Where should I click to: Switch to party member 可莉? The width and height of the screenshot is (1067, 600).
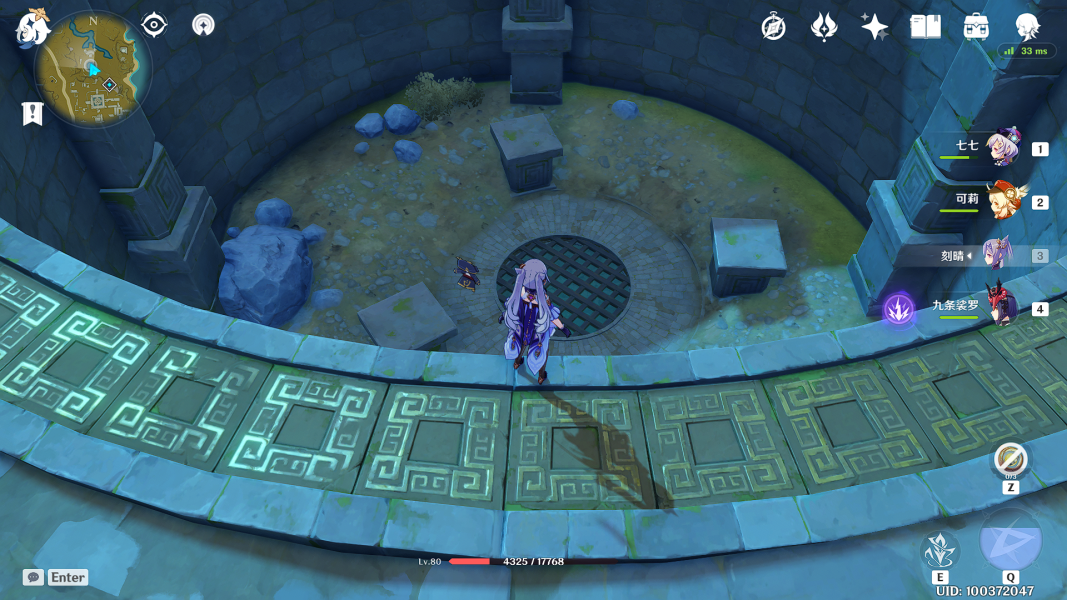(x=1000, y=202)
